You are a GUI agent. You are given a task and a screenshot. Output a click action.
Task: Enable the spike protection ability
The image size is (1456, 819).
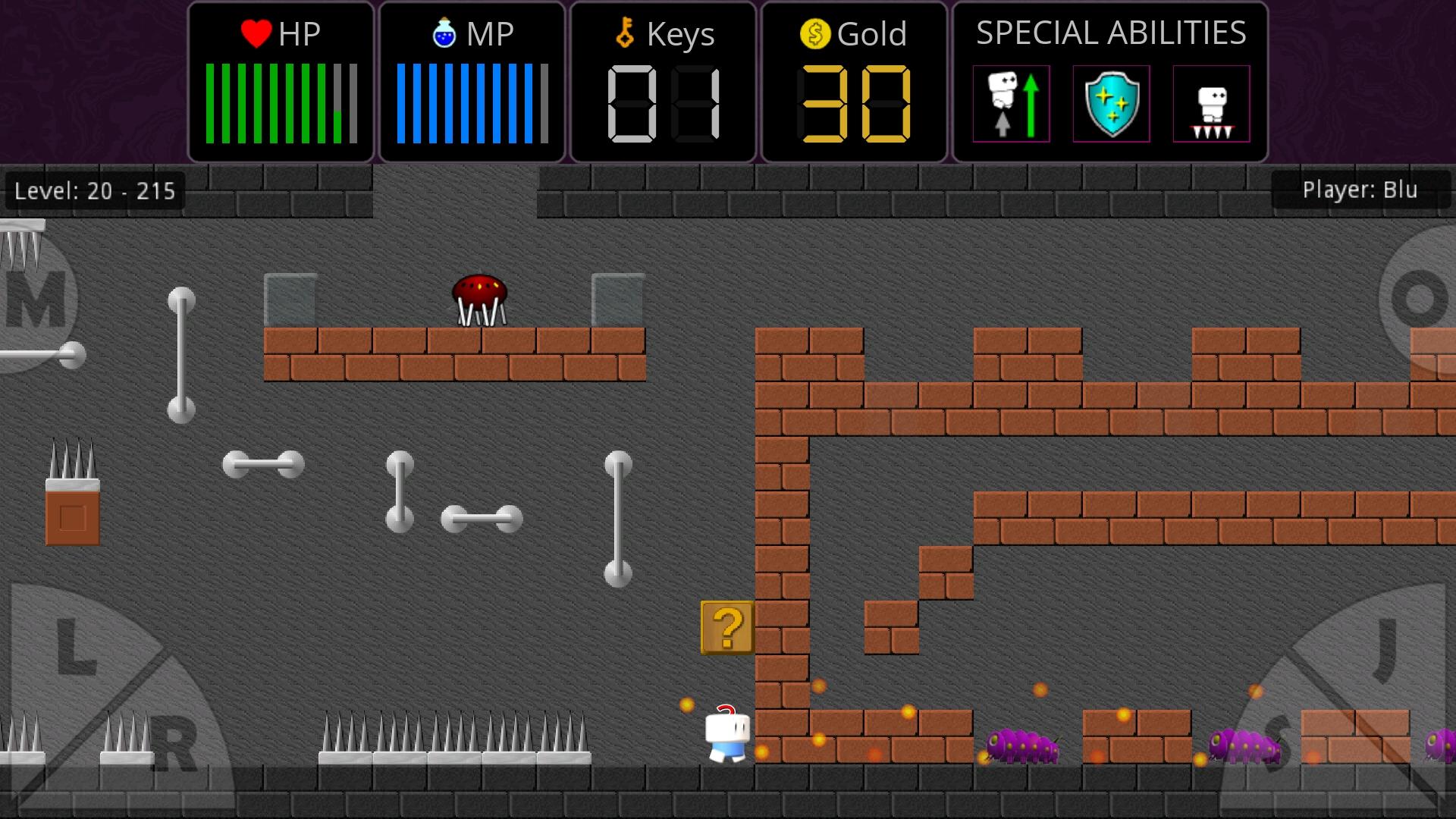pos(1211,104)
